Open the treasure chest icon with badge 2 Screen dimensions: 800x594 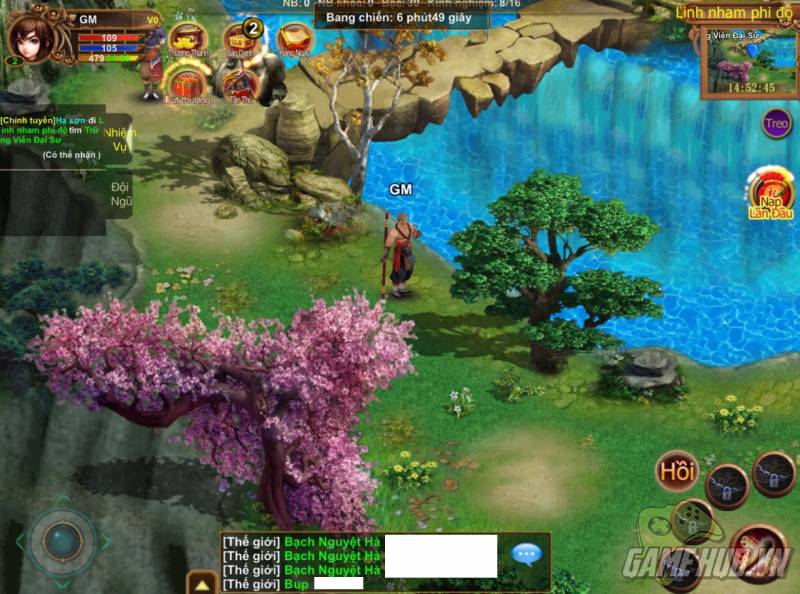(241, 40)
